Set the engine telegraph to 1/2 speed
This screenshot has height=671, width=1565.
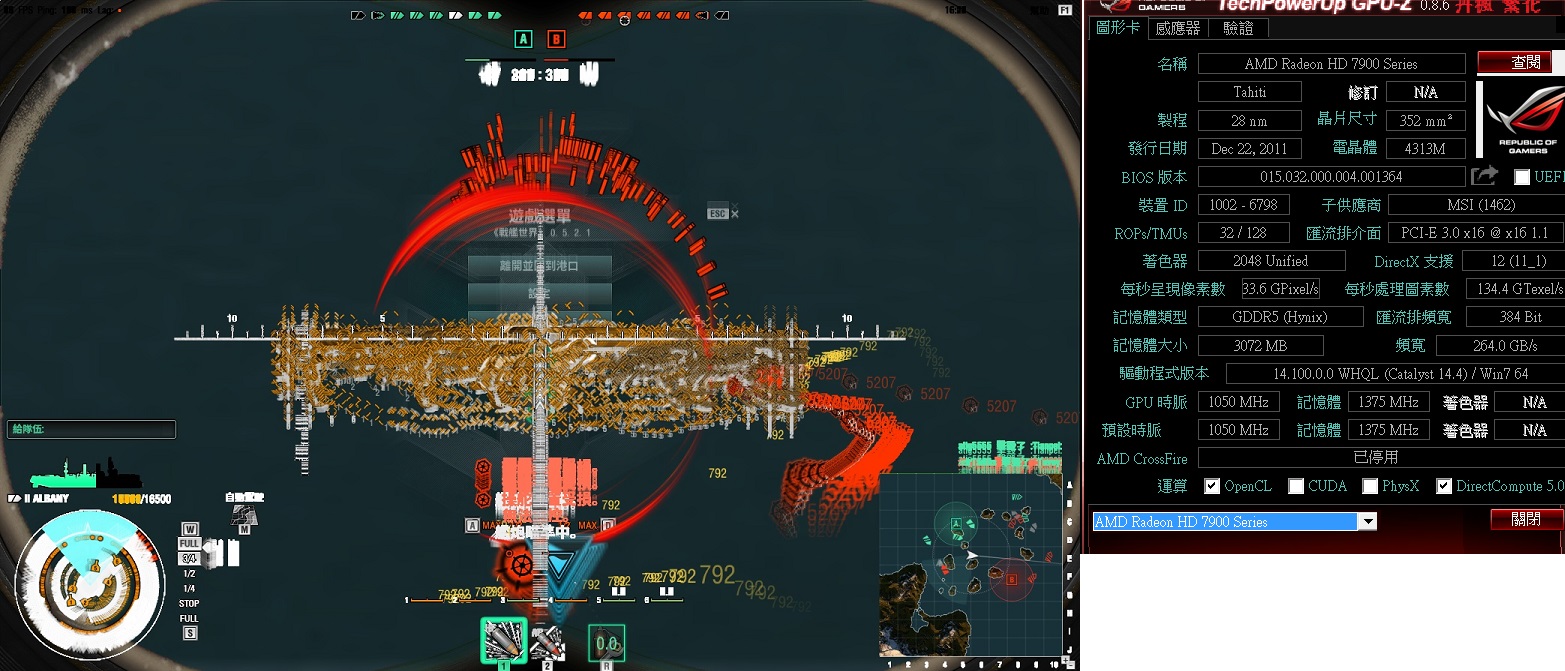click(189, 574)
